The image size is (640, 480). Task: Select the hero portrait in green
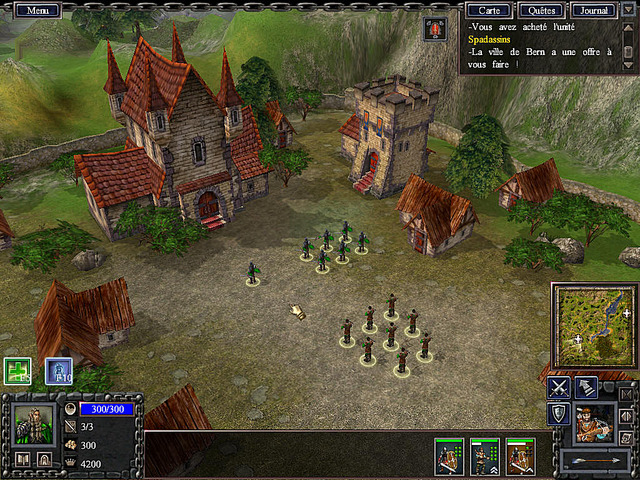[x=35, y=424]
